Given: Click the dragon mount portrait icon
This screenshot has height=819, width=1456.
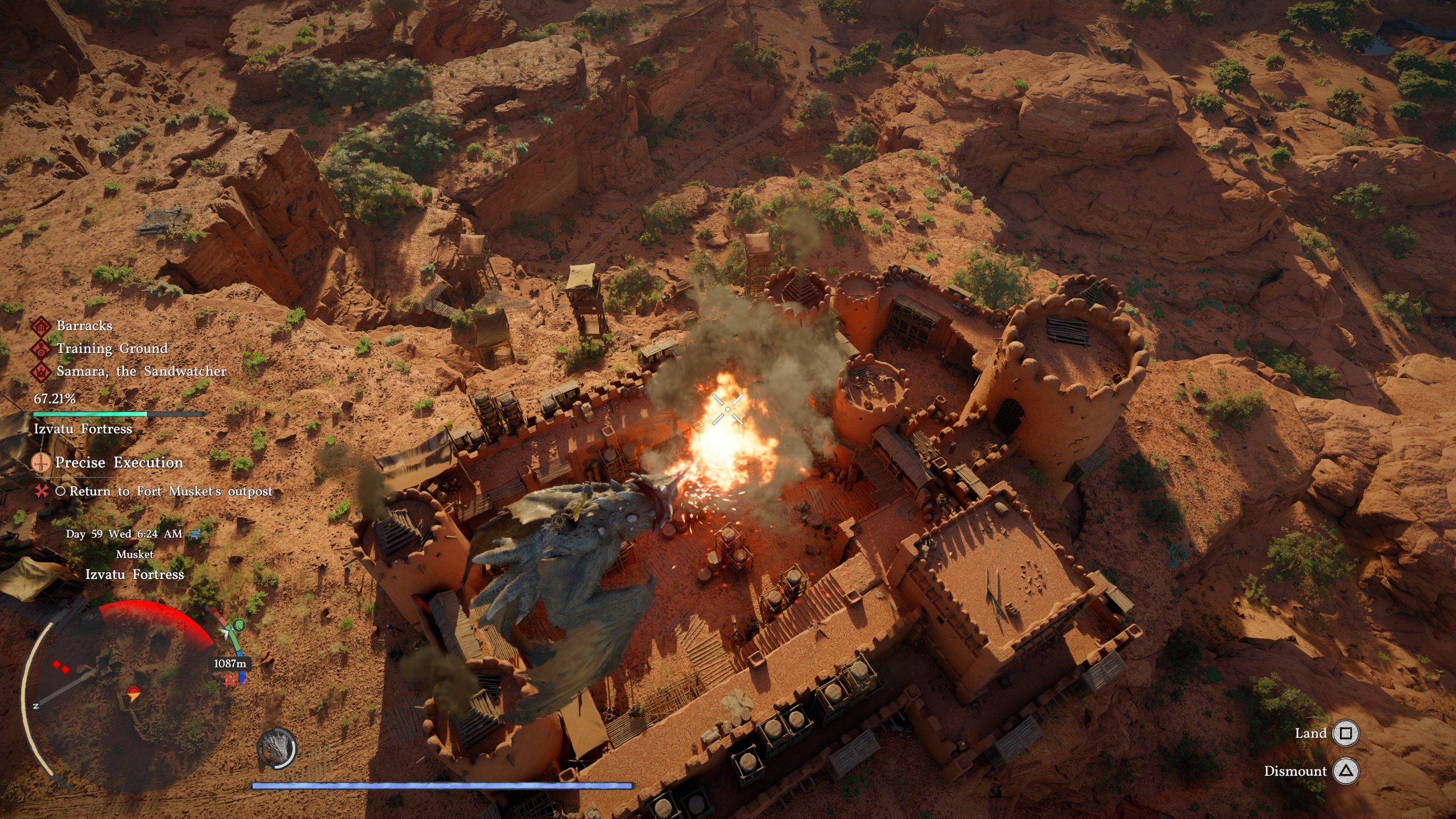Looking at the screenshot, I should click(277, 748).
